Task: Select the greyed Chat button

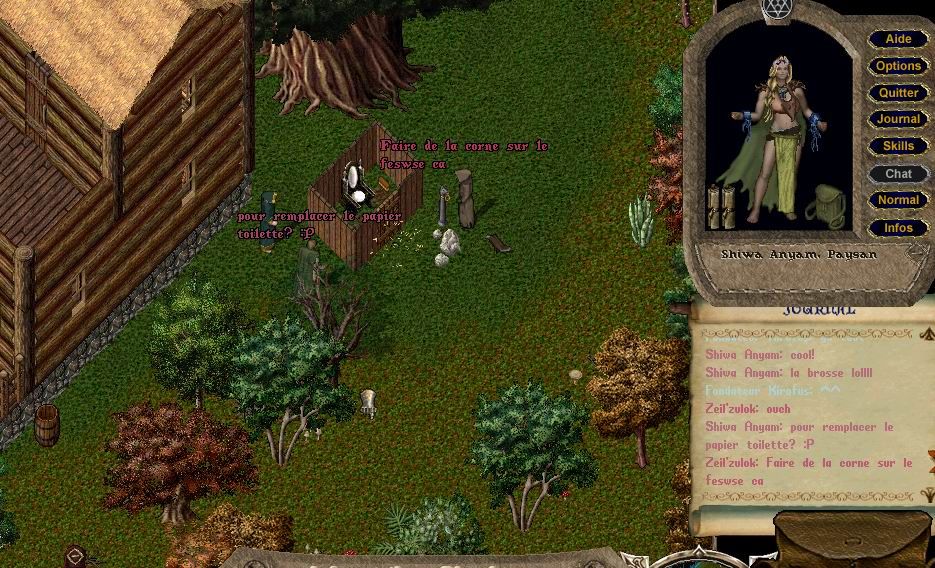Action: coord(898,173)
